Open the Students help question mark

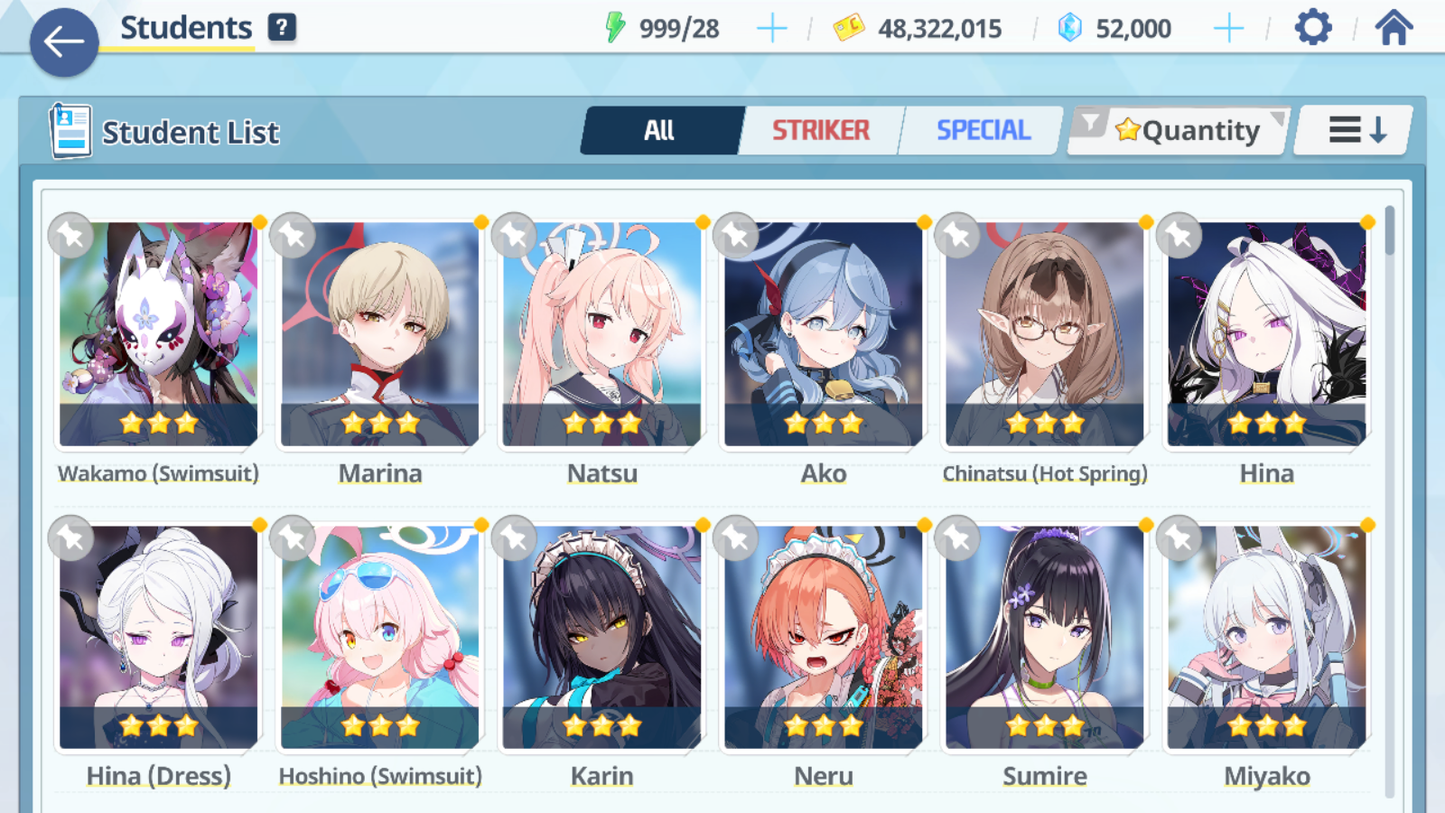(282, 28)
